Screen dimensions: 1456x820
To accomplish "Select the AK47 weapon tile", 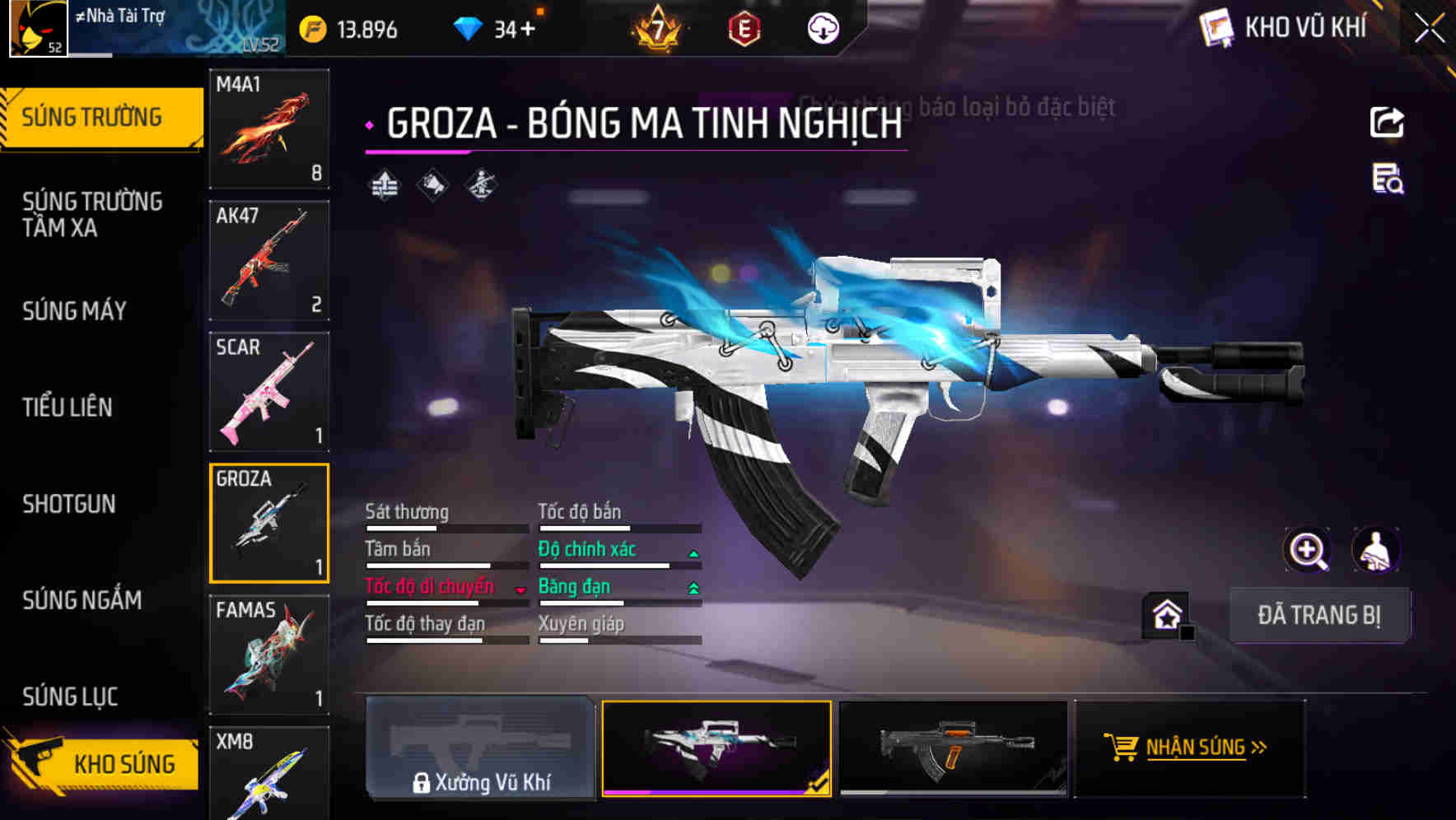I will coord(269,260).
